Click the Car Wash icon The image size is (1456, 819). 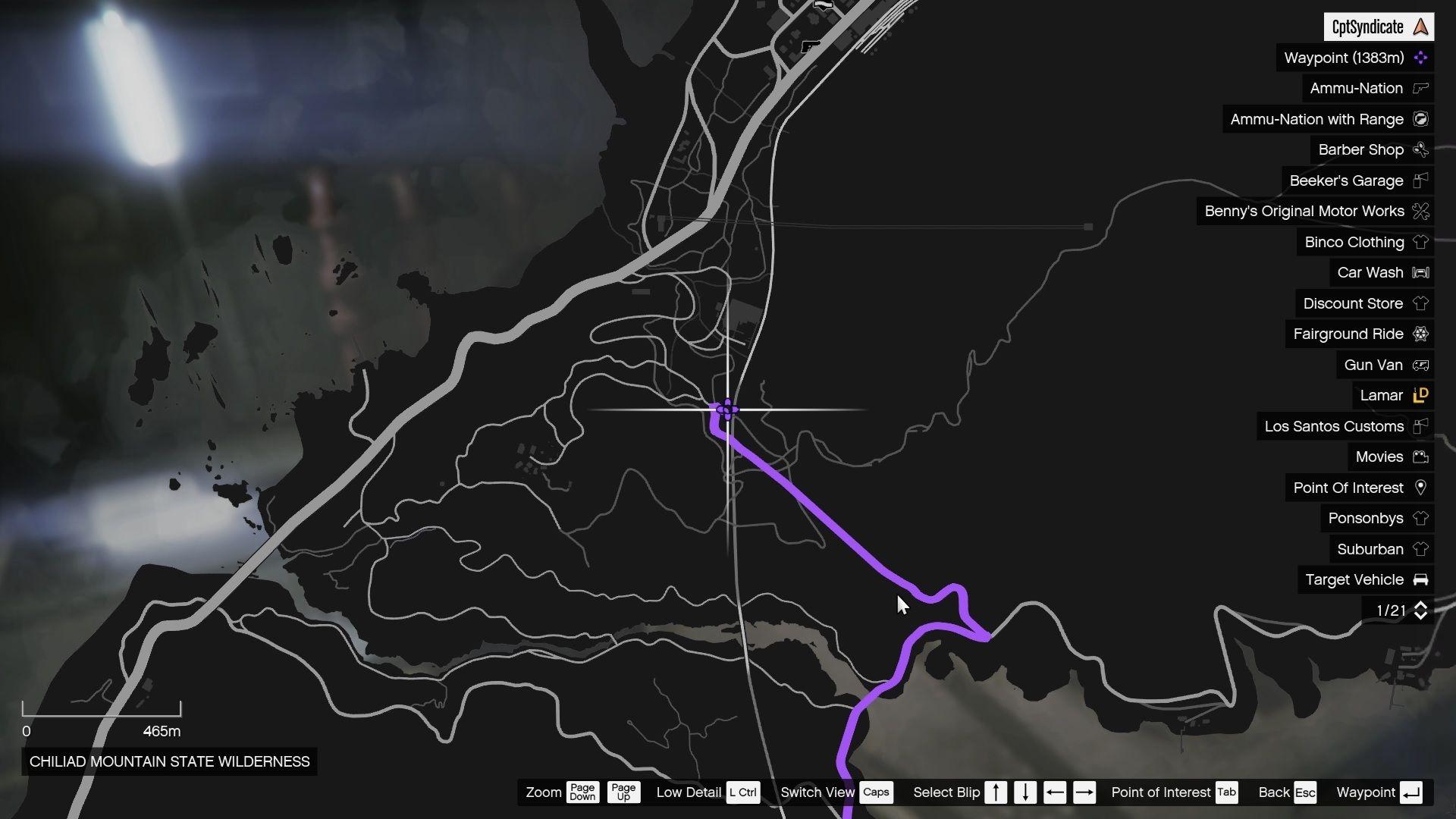click(1420, 272)
